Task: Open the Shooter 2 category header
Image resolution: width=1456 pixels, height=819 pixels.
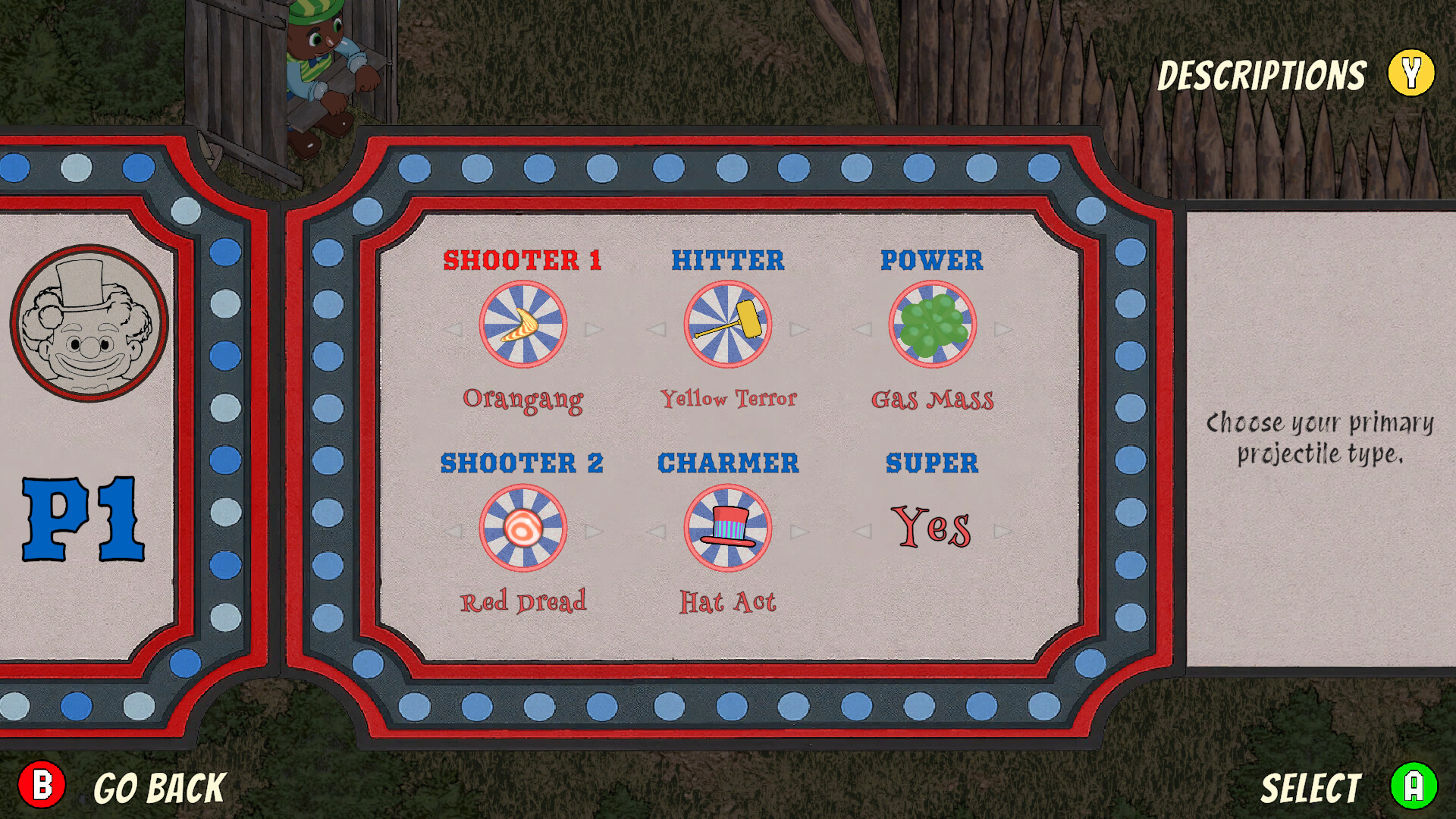Action: 523,463
